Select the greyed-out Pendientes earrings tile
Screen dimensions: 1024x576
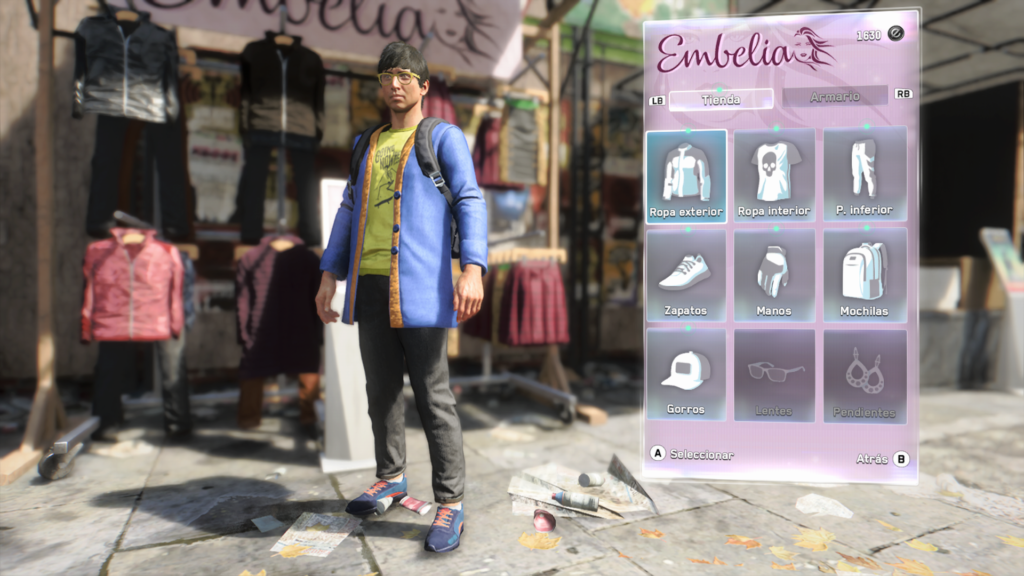(x=864, y=375)
